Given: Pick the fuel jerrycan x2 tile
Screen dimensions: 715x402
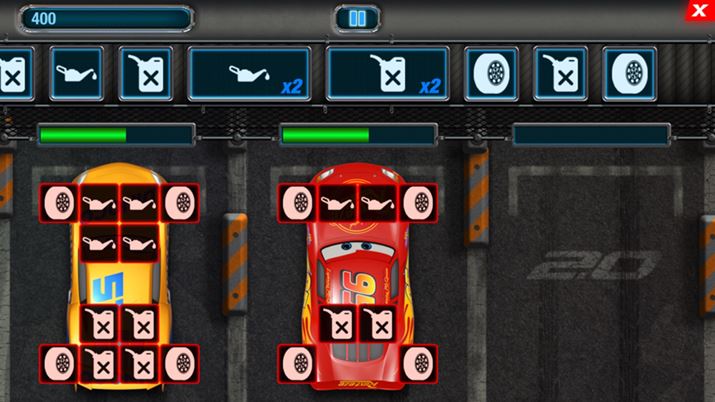Looking at the screenshot, I should click(x=389, y=73).
